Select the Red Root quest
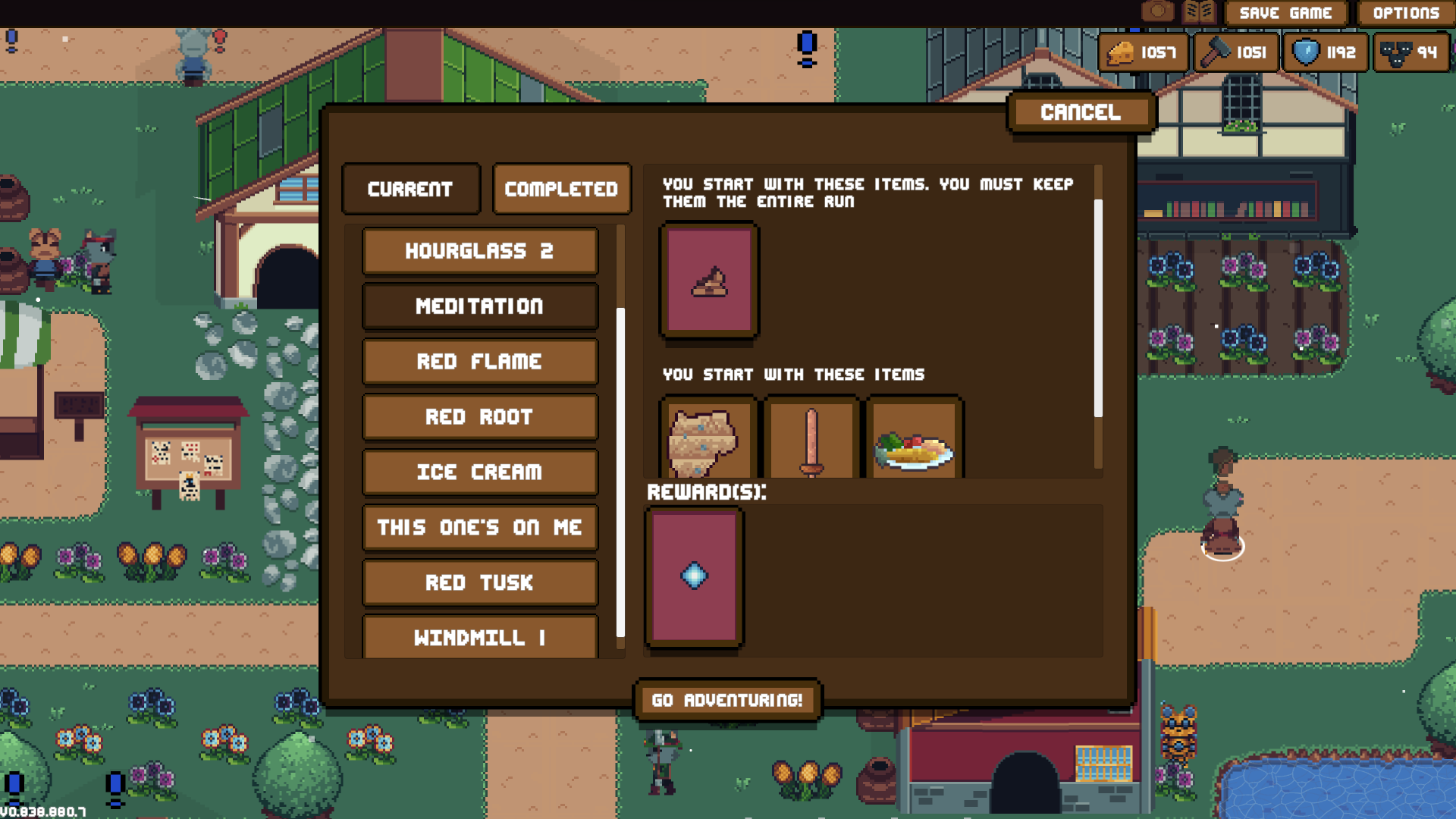This screenshot has height=819, width=1456. coord(479,417)
